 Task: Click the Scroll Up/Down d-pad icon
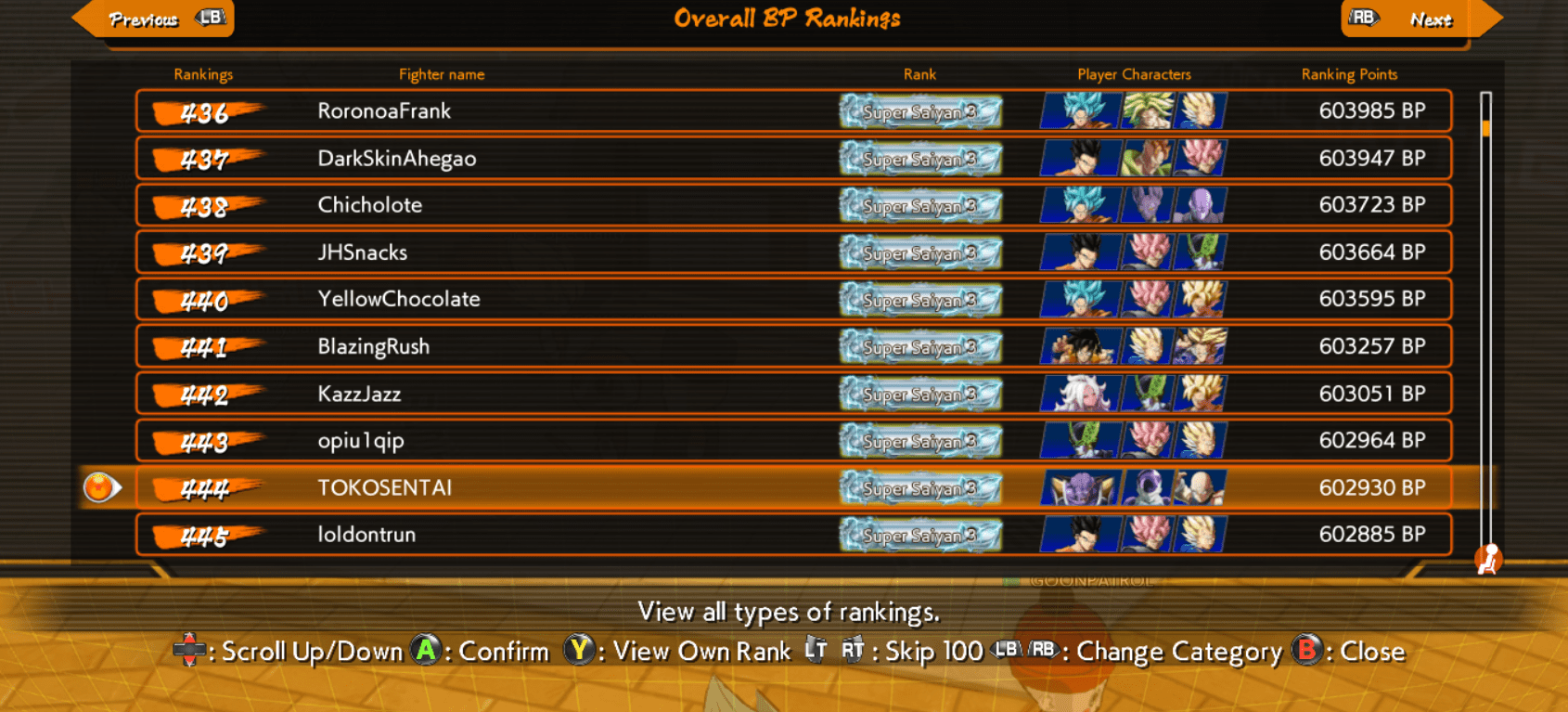192,651
